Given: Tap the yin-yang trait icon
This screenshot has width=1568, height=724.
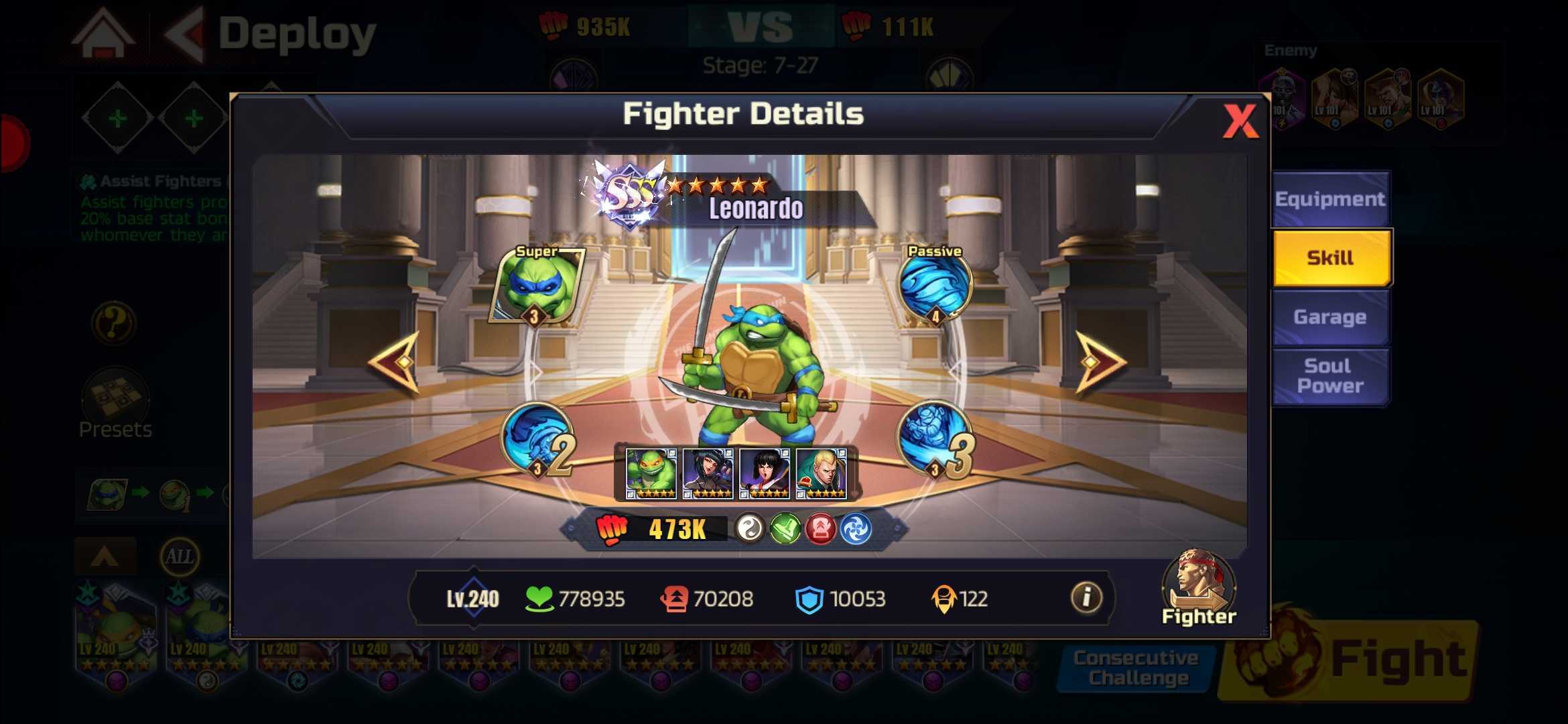Looking at the screenshot, I should pyautogui.click(x=750, y=530).
